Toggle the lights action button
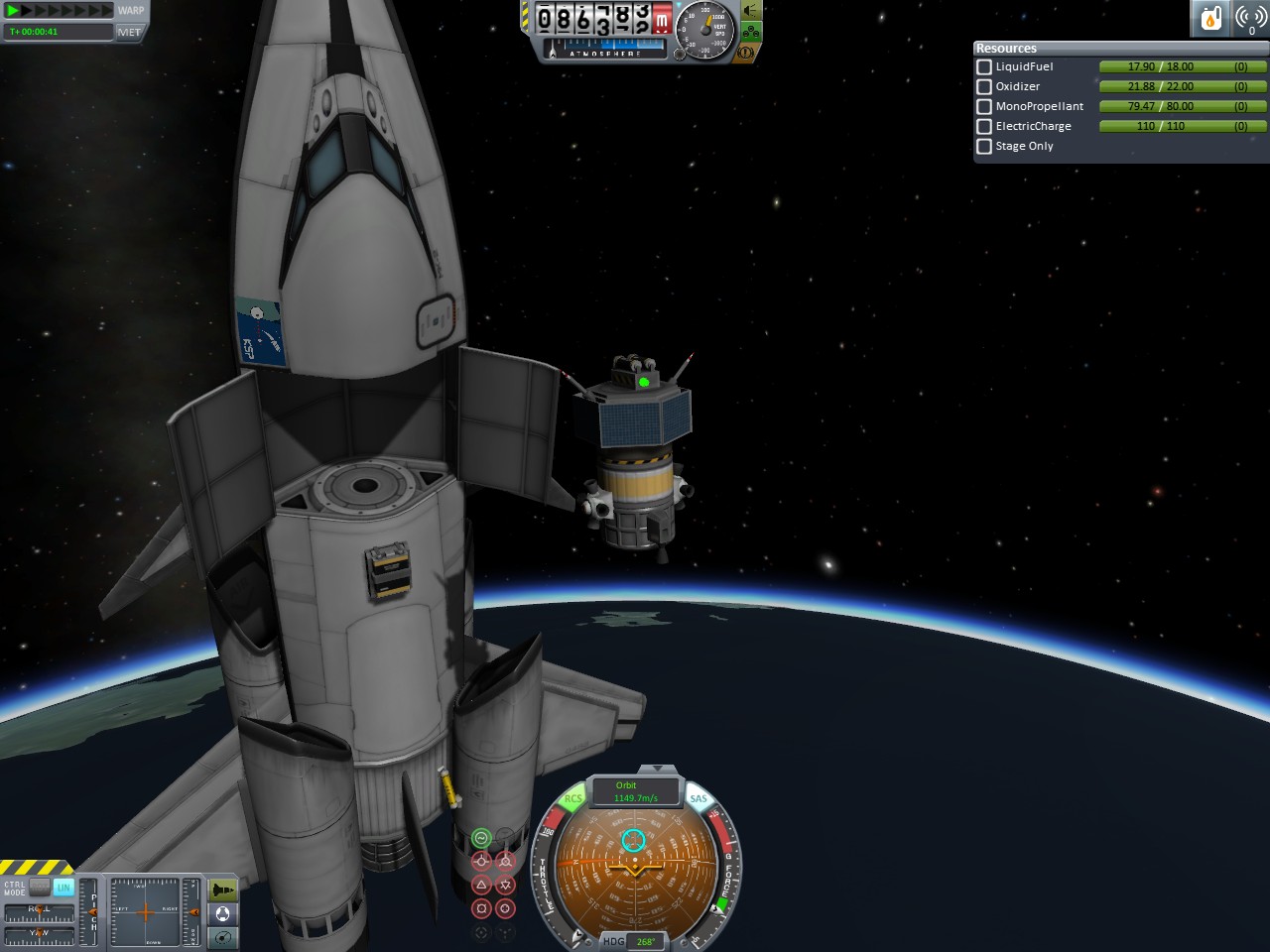 click(752, 12)
